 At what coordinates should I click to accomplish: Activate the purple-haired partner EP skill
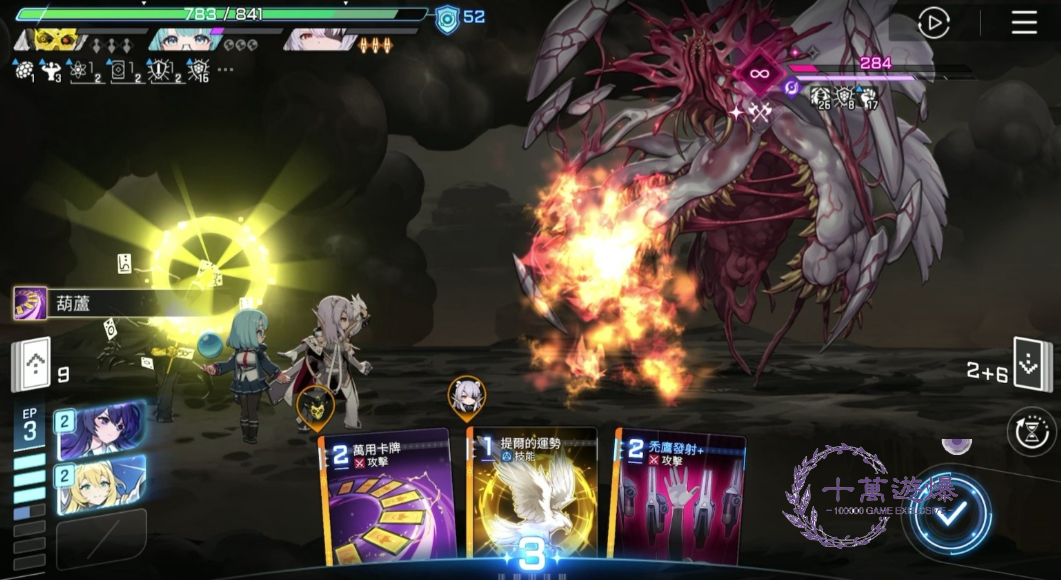point(99,430)
